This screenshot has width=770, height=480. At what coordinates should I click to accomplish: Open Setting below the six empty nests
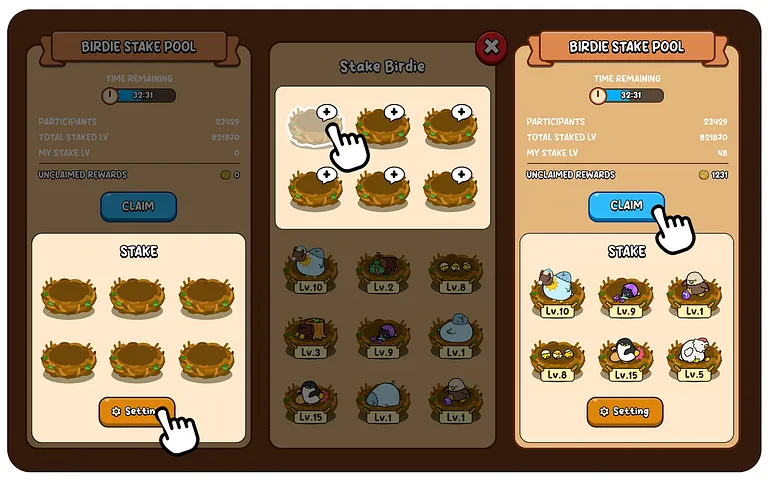pyautogui.click(x=136, y=411)
